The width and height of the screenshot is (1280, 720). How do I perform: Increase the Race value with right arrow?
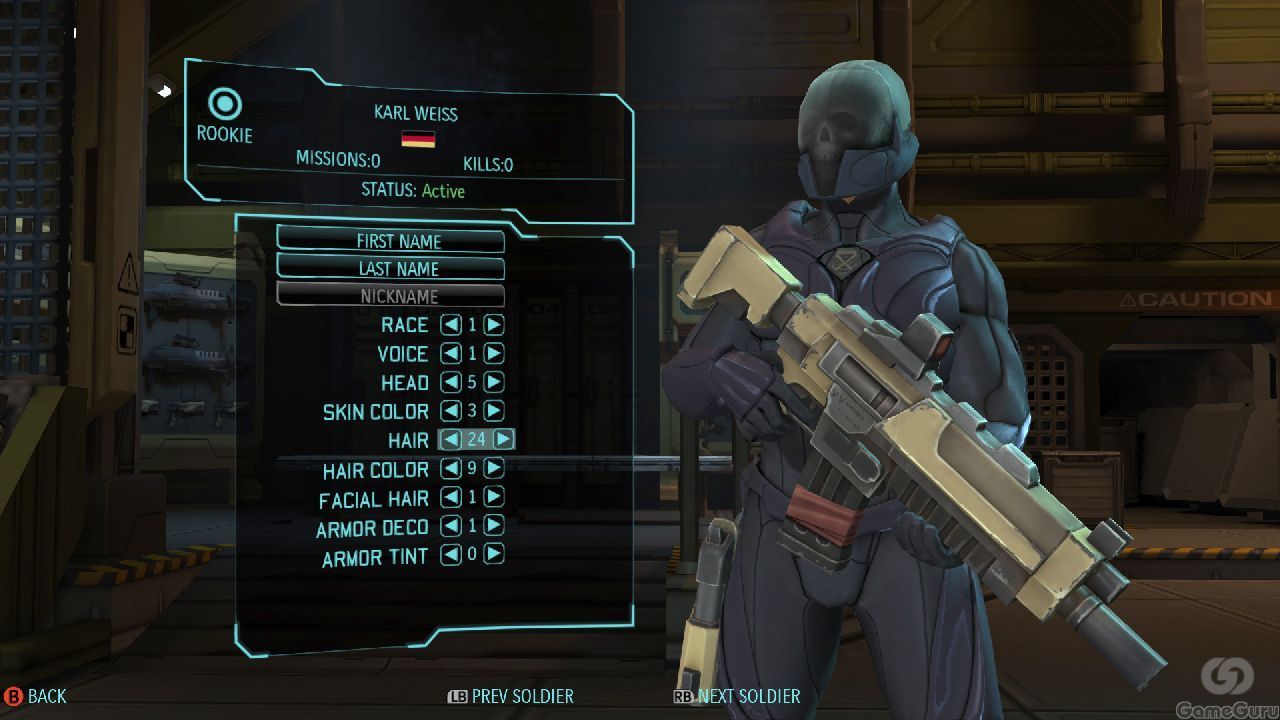click(494, 325)
